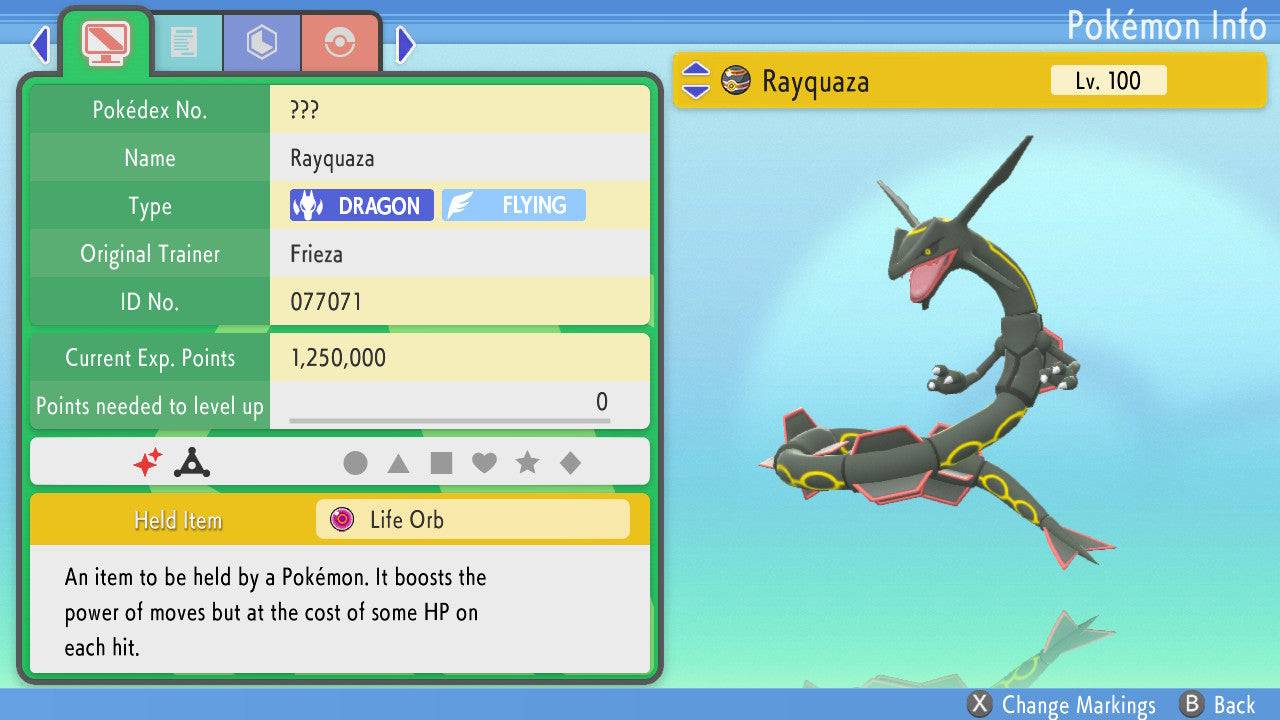Open the skills and stats tab
1280x720 pixels.
[261, 43]
